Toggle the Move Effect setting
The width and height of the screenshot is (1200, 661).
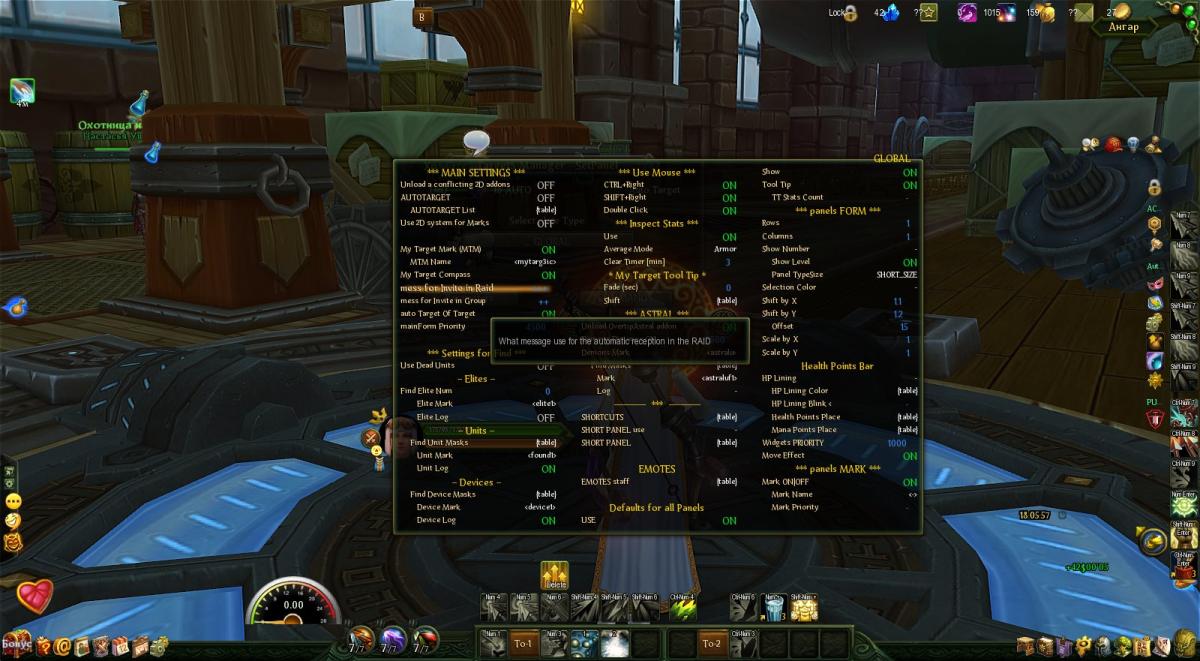pyautogui.click(x=909, y=456)
